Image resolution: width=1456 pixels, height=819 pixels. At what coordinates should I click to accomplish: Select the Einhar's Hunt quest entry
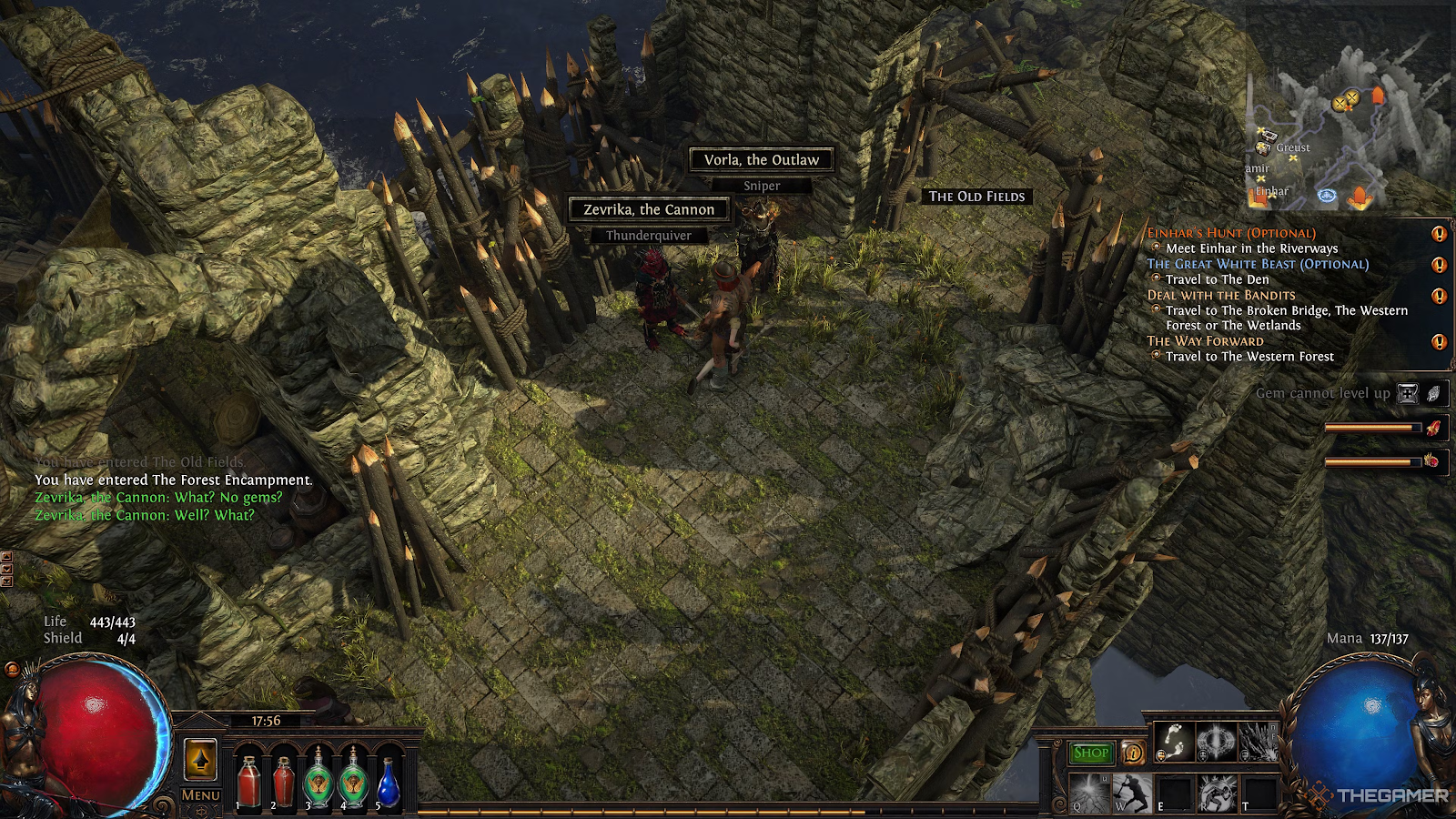pyautogui.click(x=1230, y=233)
